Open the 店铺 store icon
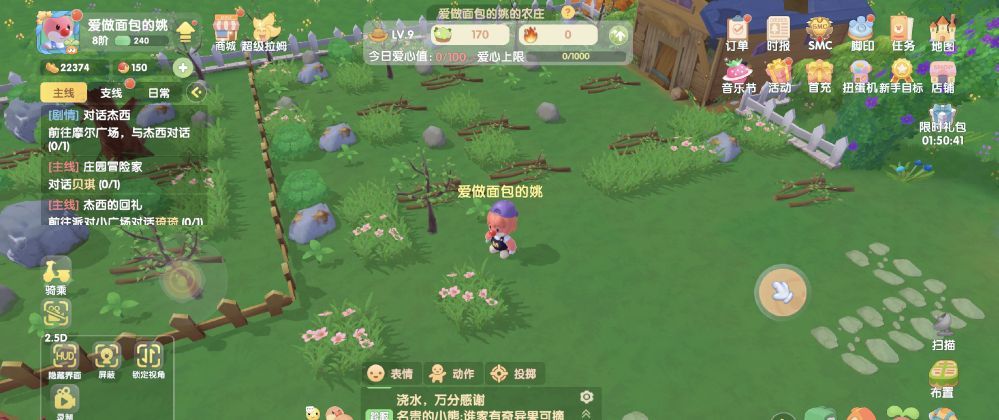This screenshot has height=420, width=999. click(942, 74)
